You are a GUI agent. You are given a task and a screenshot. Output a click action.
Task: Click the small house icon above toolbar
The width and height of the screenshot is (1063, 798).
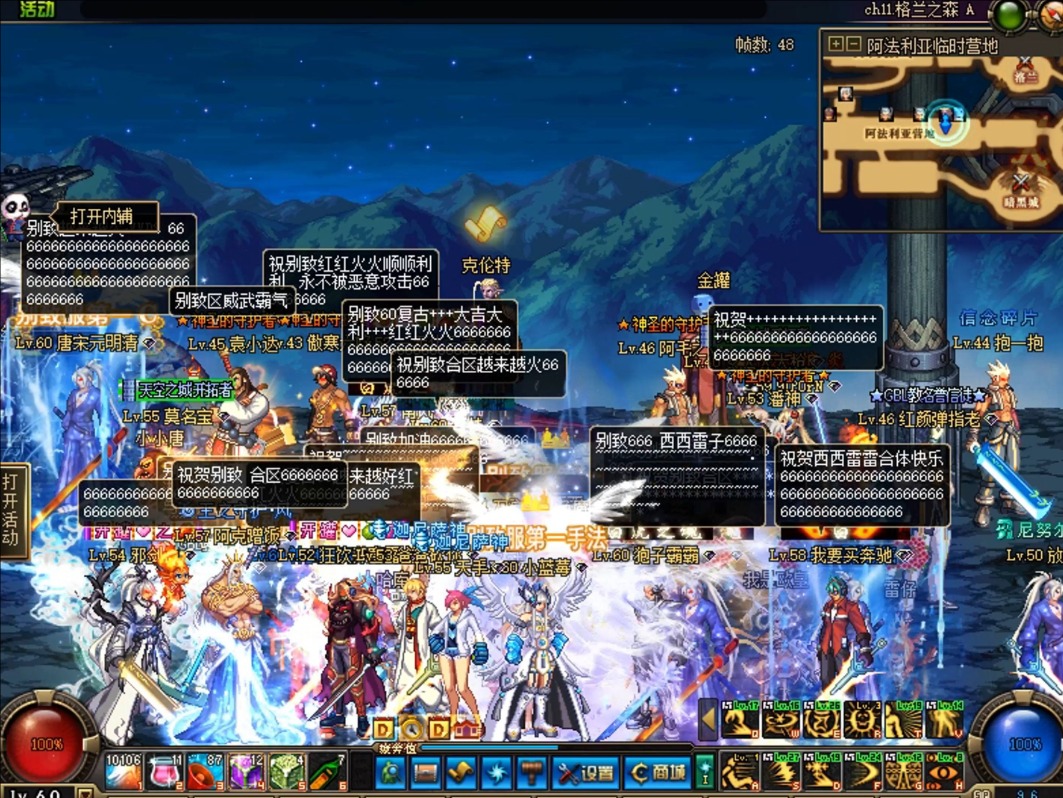click(466, 728)
